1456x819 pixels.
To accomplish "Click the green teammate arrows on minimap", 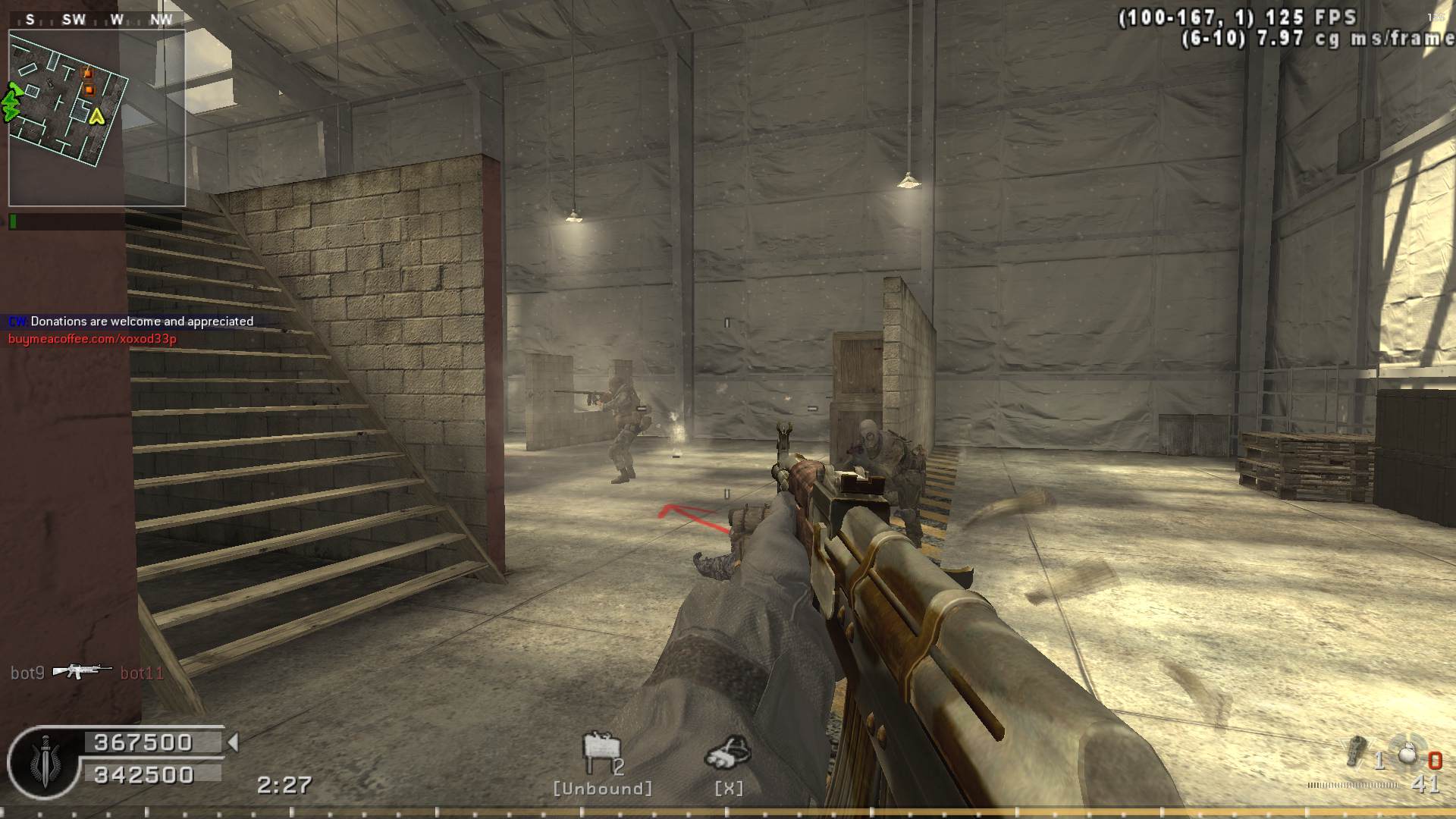I will [x=11, y=102].
